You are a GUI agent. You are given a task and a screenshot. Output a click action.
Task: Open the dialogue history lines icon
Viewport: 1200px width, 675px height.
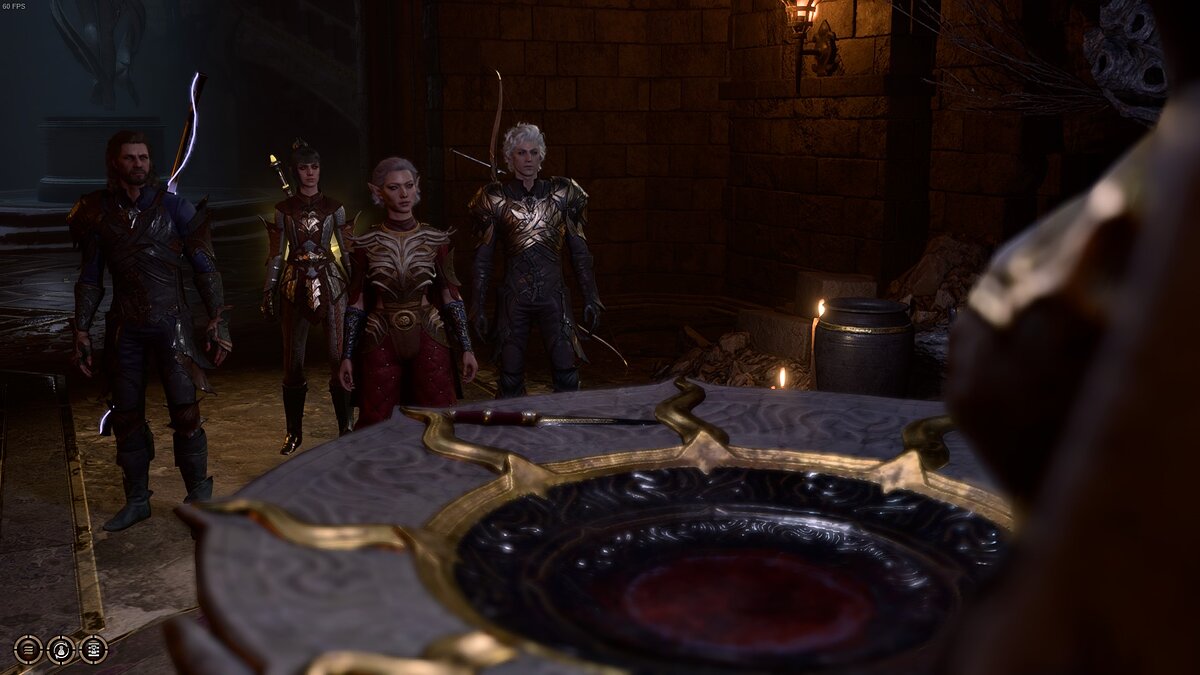pos(28,649)
